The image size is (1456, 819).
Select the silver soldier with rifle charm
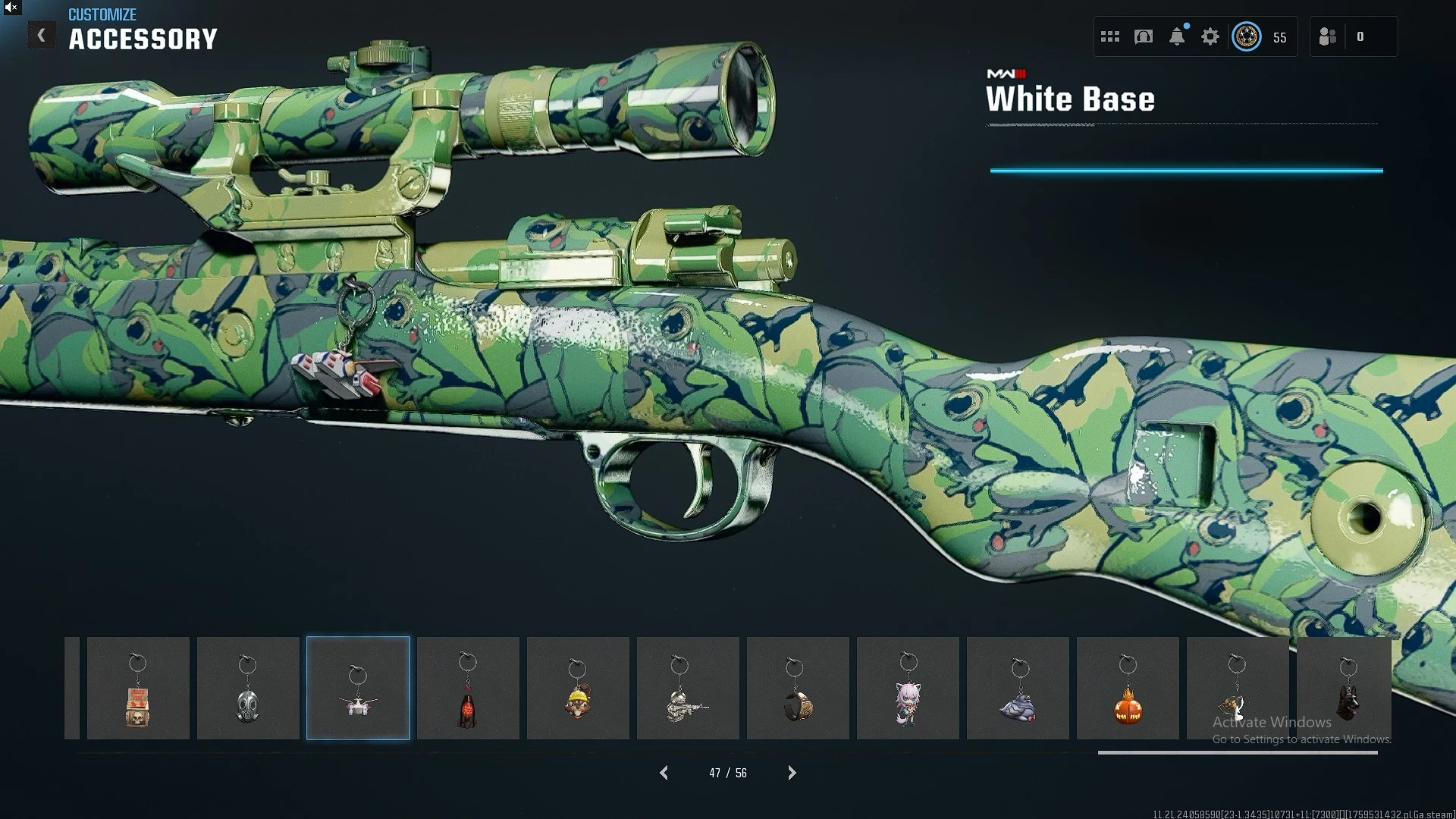[688, 689]
